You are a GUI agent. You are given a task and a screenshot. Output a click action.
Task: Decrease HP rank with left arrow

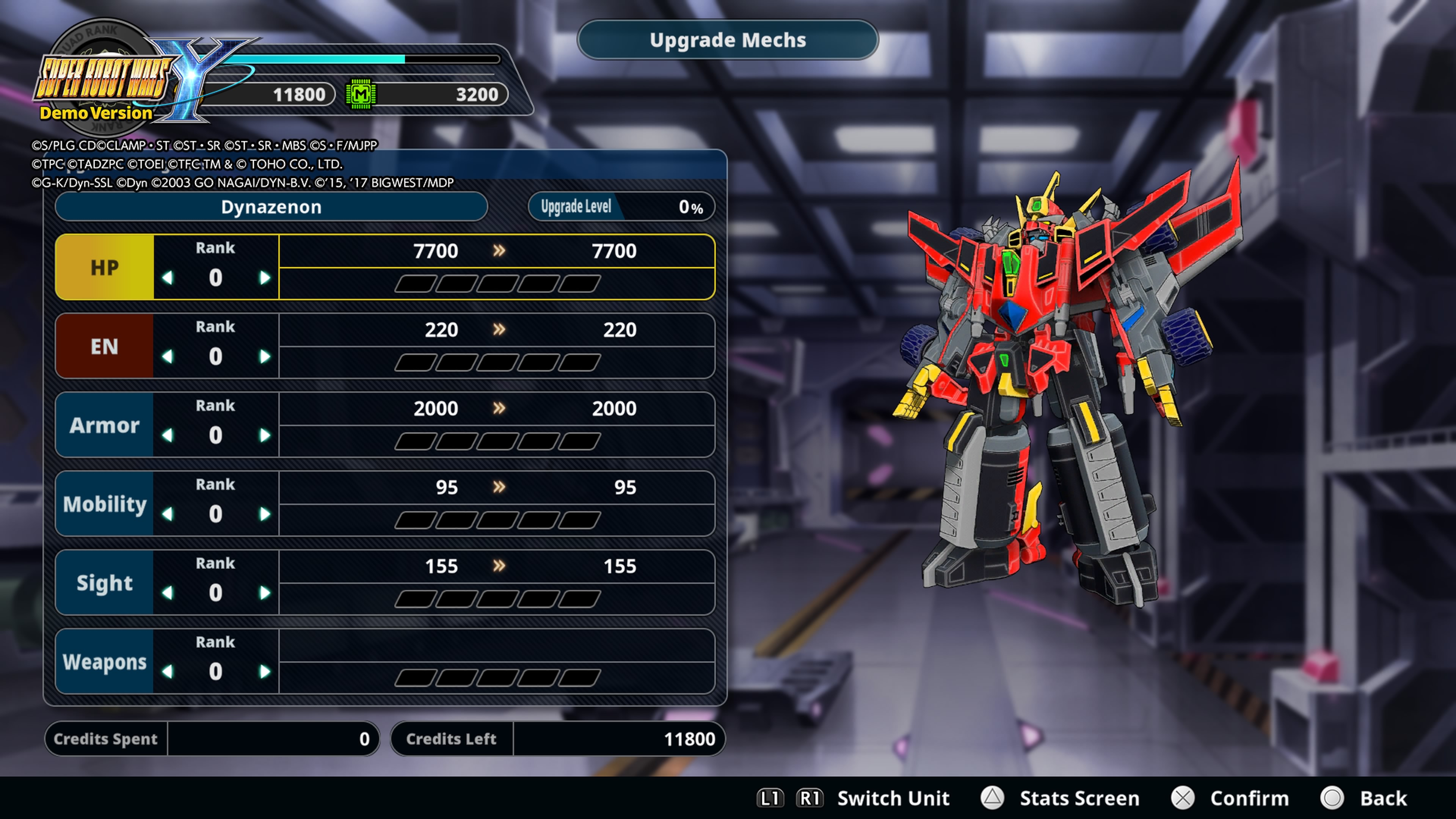coord(167,278)
